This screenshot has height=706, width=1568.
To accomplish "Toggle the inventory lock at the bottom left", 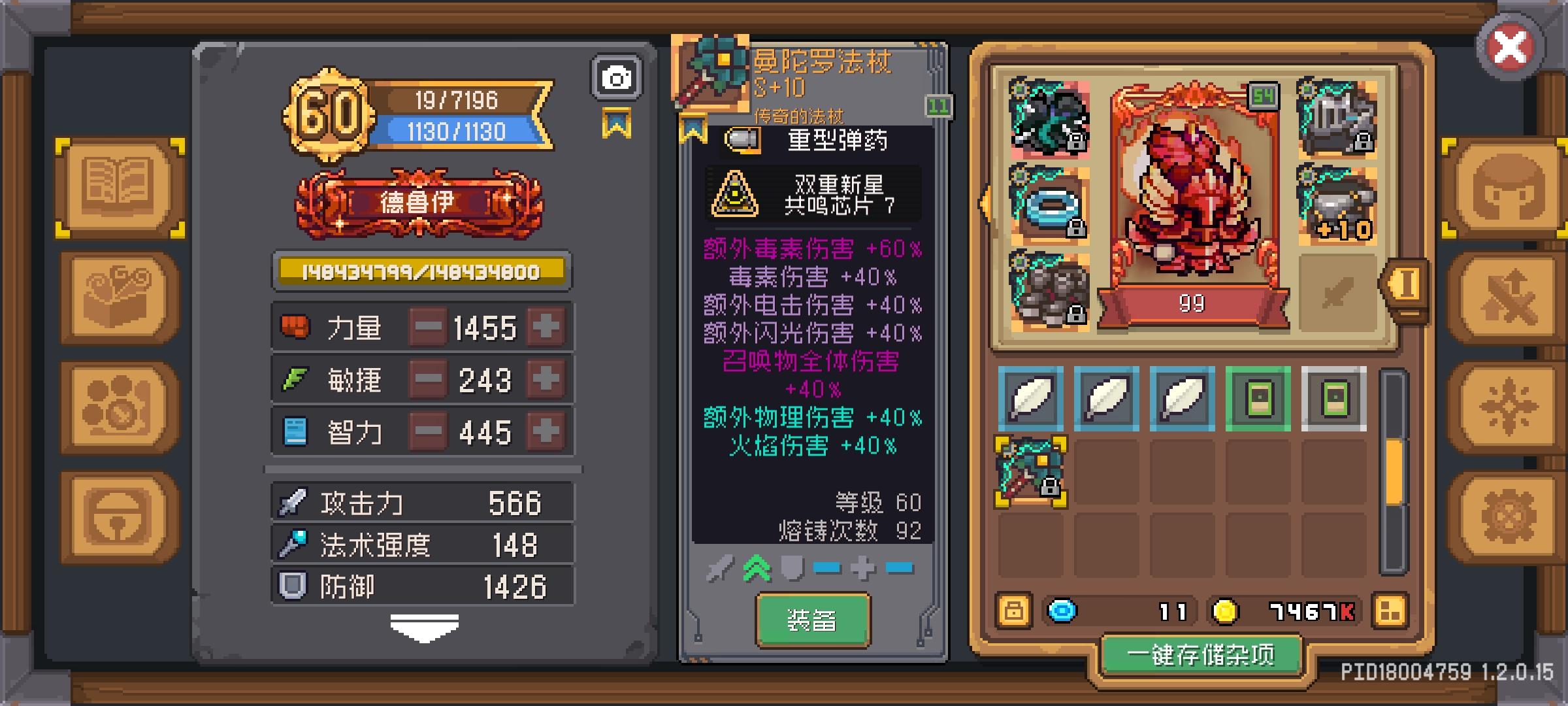I will (1014, 611).
